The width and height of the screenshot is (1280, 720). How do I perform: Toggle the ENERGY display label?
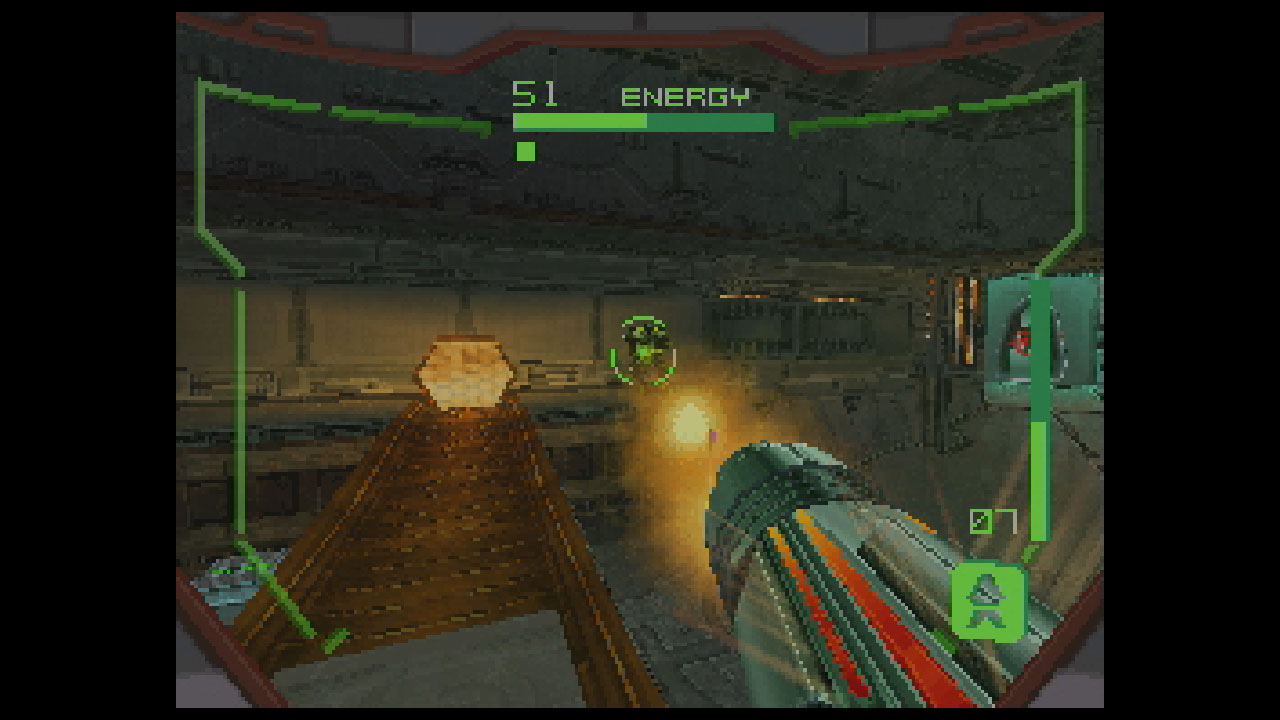pyautogui.click(x=686, y=97)
